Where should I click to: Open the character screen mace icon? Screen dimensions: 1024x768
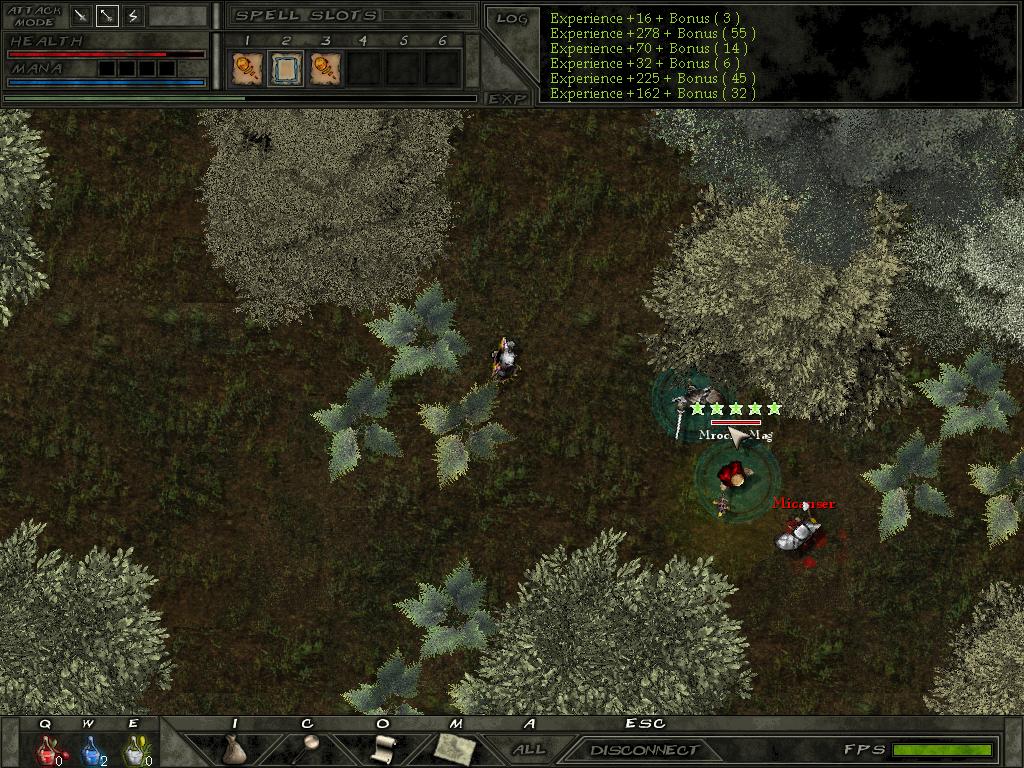pos(309,748)
